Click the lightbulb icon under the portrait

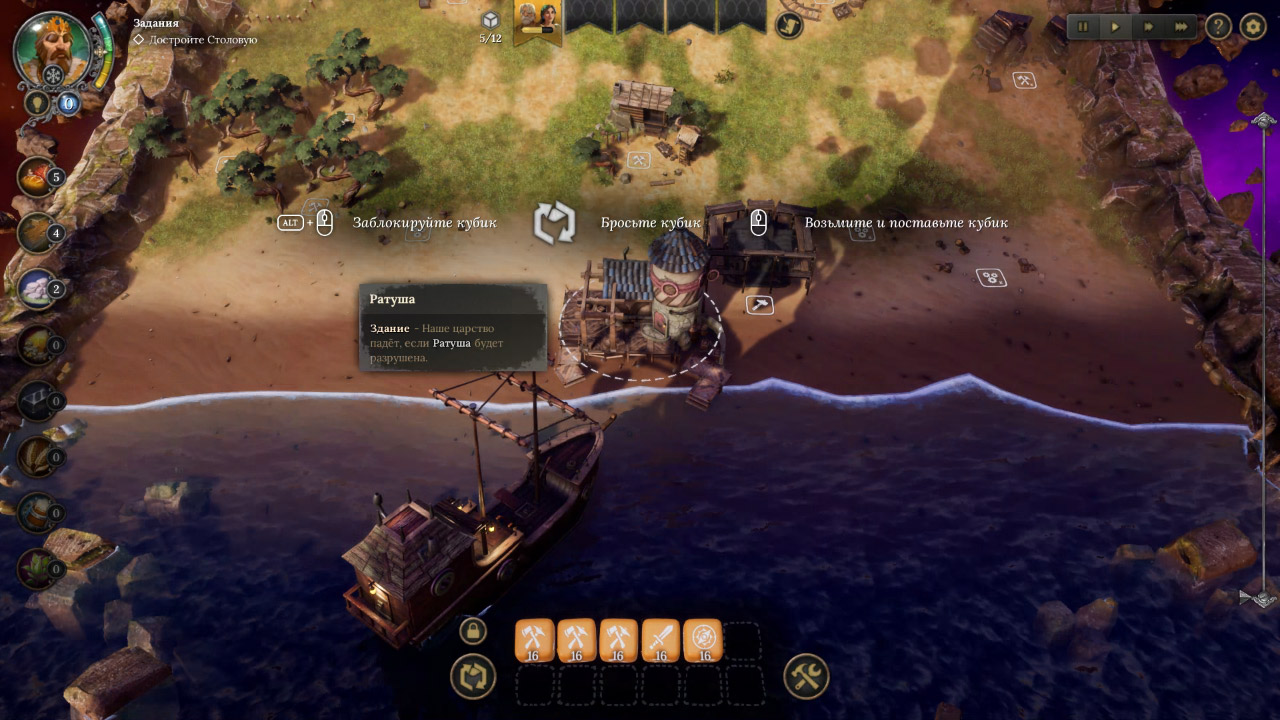coord(37,102)
